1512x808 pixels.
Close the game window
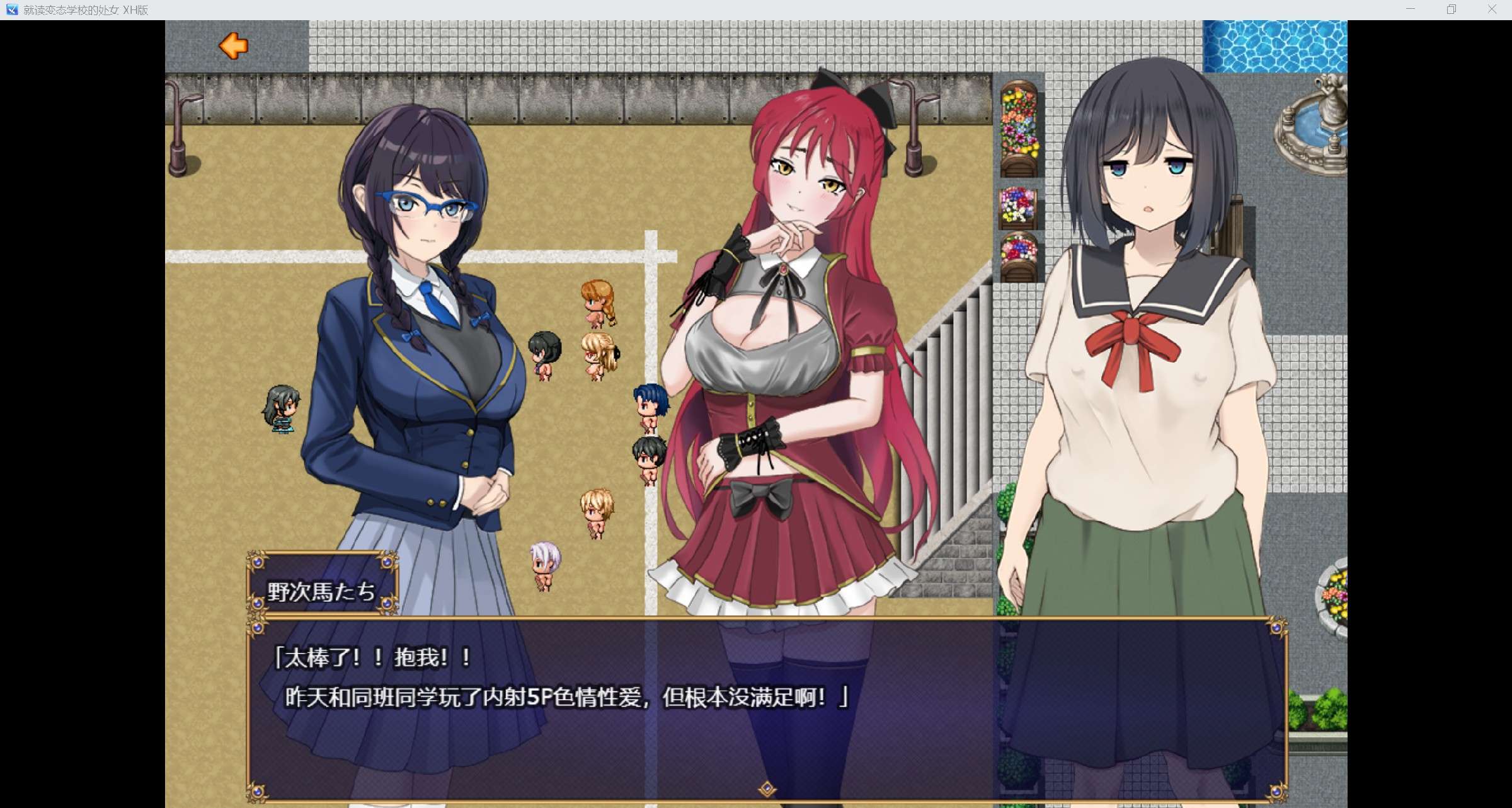pyautogui.click(x=1492, y=9)
